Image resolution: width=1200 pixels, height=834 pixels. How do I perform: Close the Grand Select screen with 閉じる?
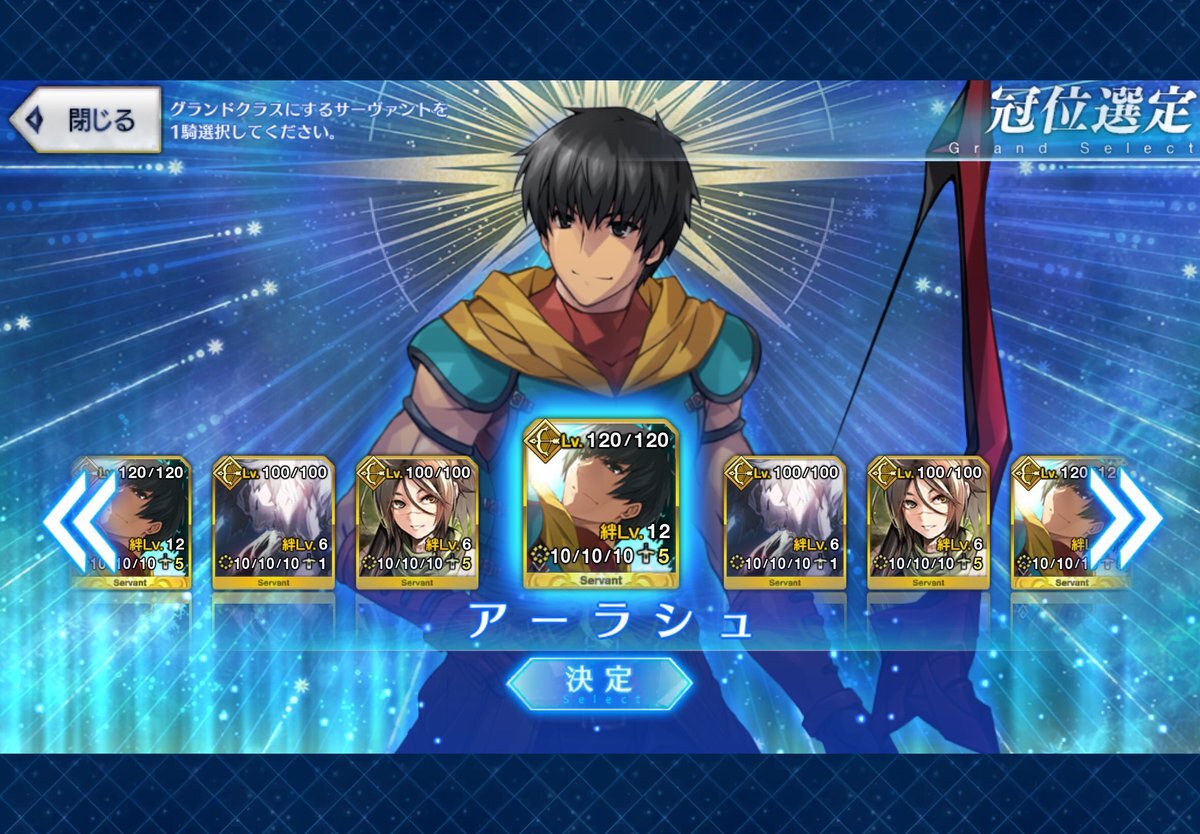pos(86,120)
